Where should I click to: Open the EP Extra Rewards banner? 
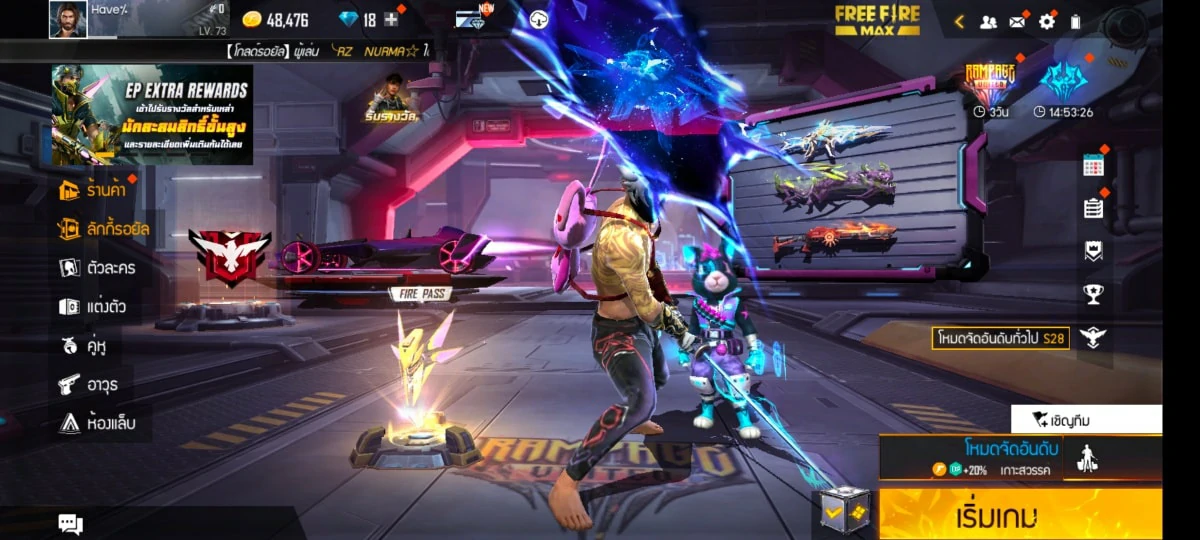[152, 115]
